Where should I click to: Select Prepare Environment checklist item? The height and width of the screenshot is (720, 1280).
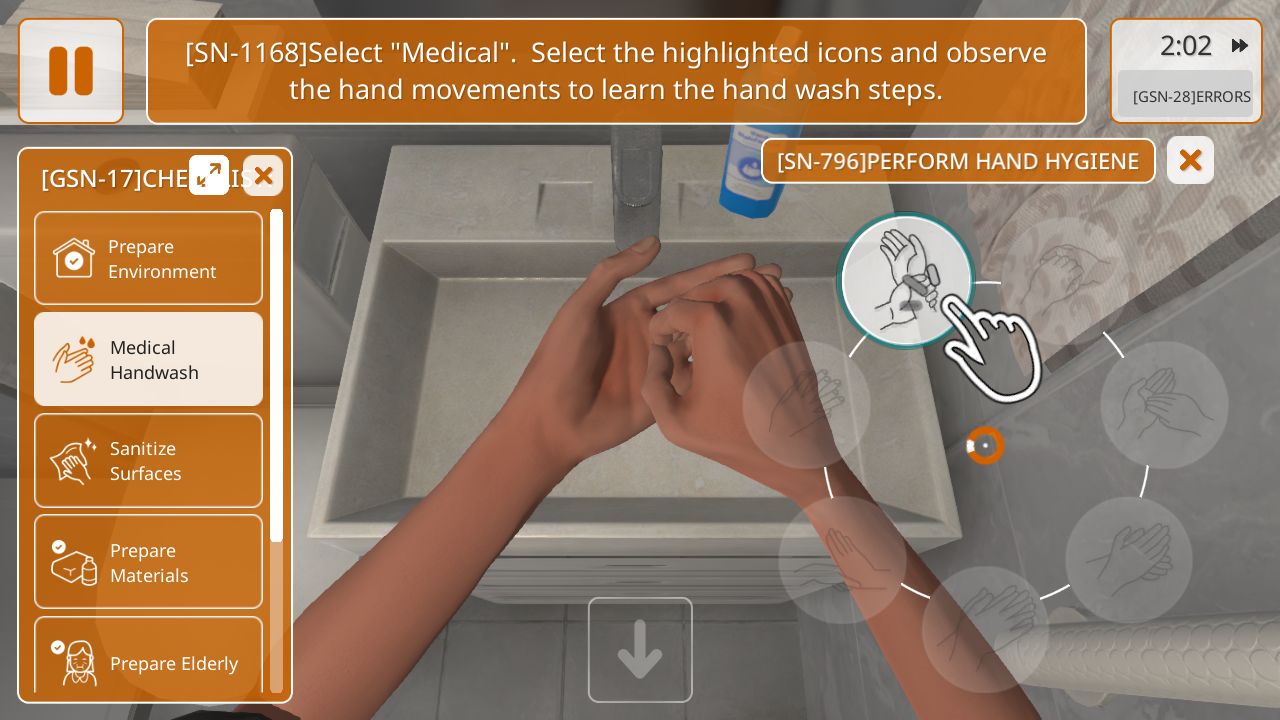(148, 258)
